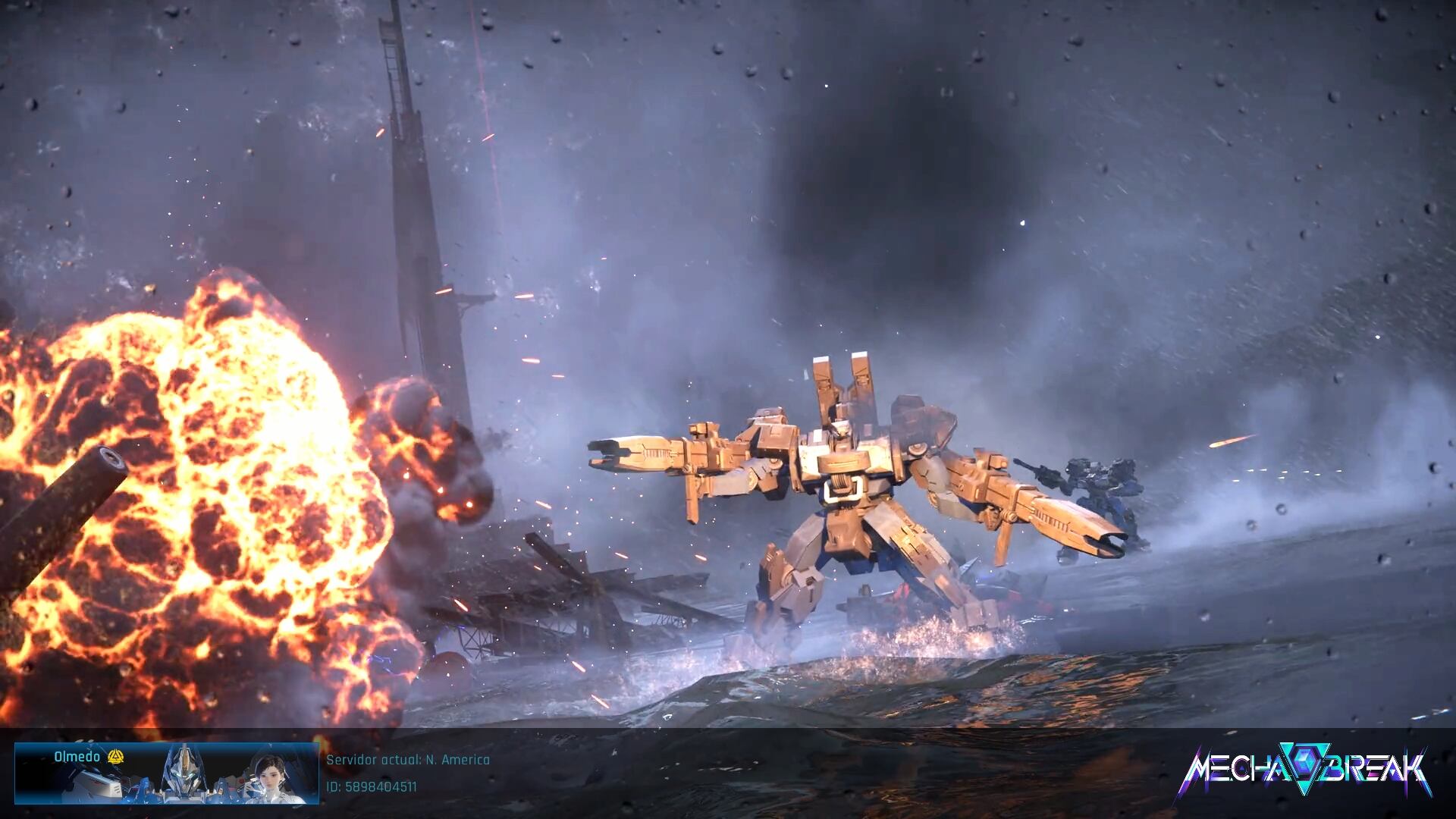Click the yellow emblem beside Olmedo's name
This screenshot has height=819, width=1456.
(115, 757)
